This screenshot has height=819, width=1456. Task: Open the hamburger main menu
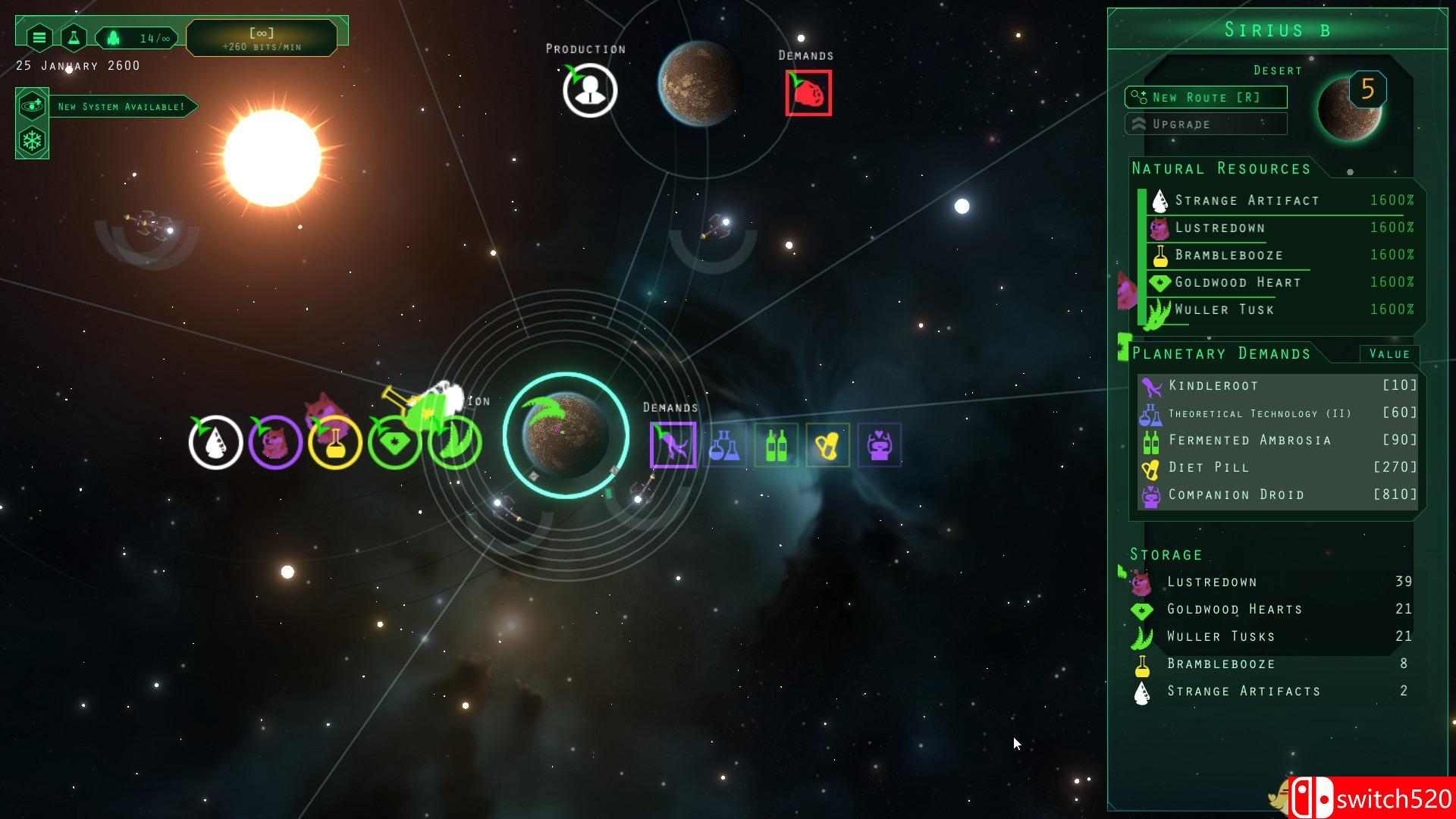click(39, 36)
